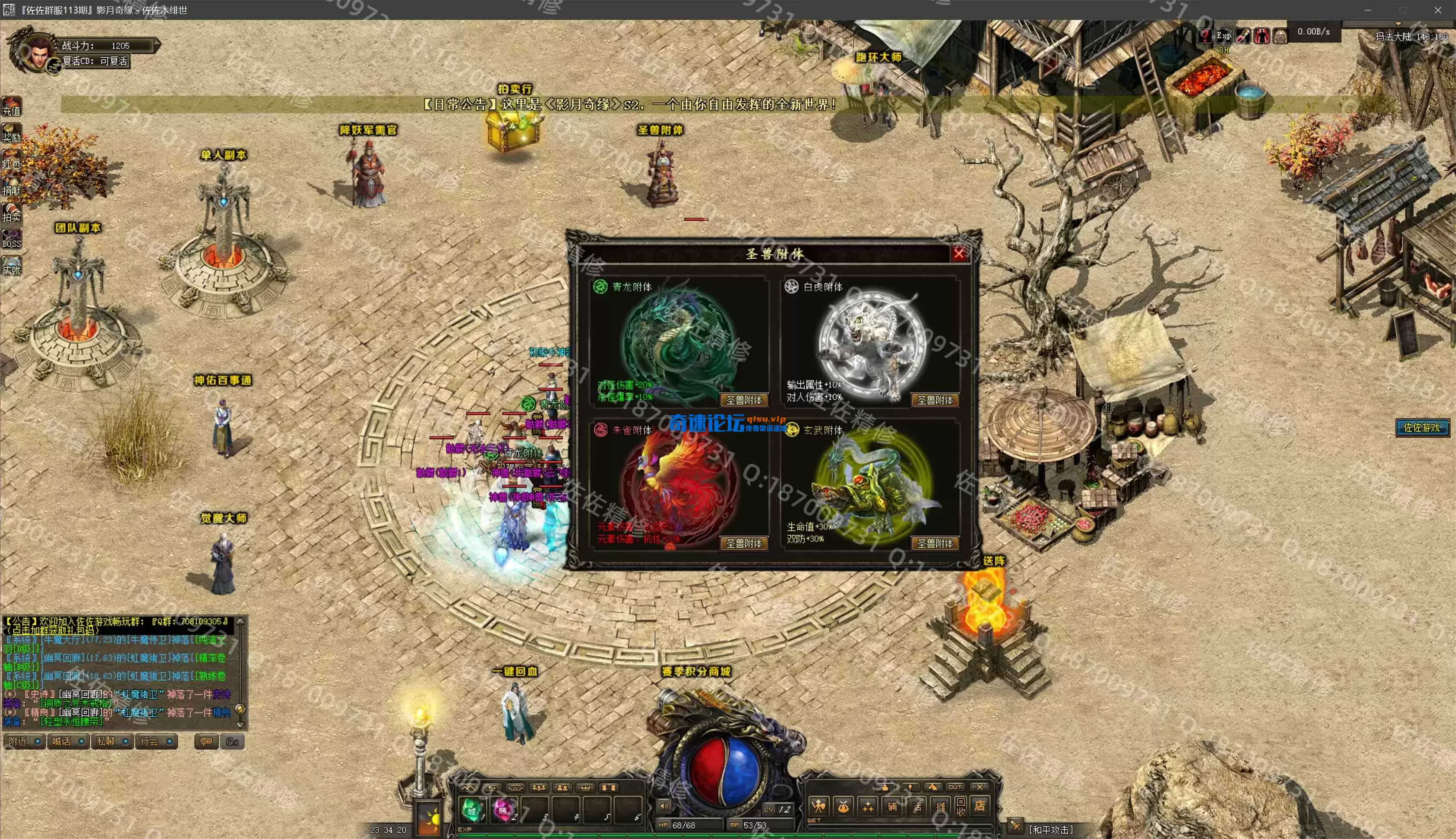This screenshot has height=839, width=1456.
Task: Choose 圣兽附体 under the 玄武附体 tortoise
Action: (x=935, y=543)
